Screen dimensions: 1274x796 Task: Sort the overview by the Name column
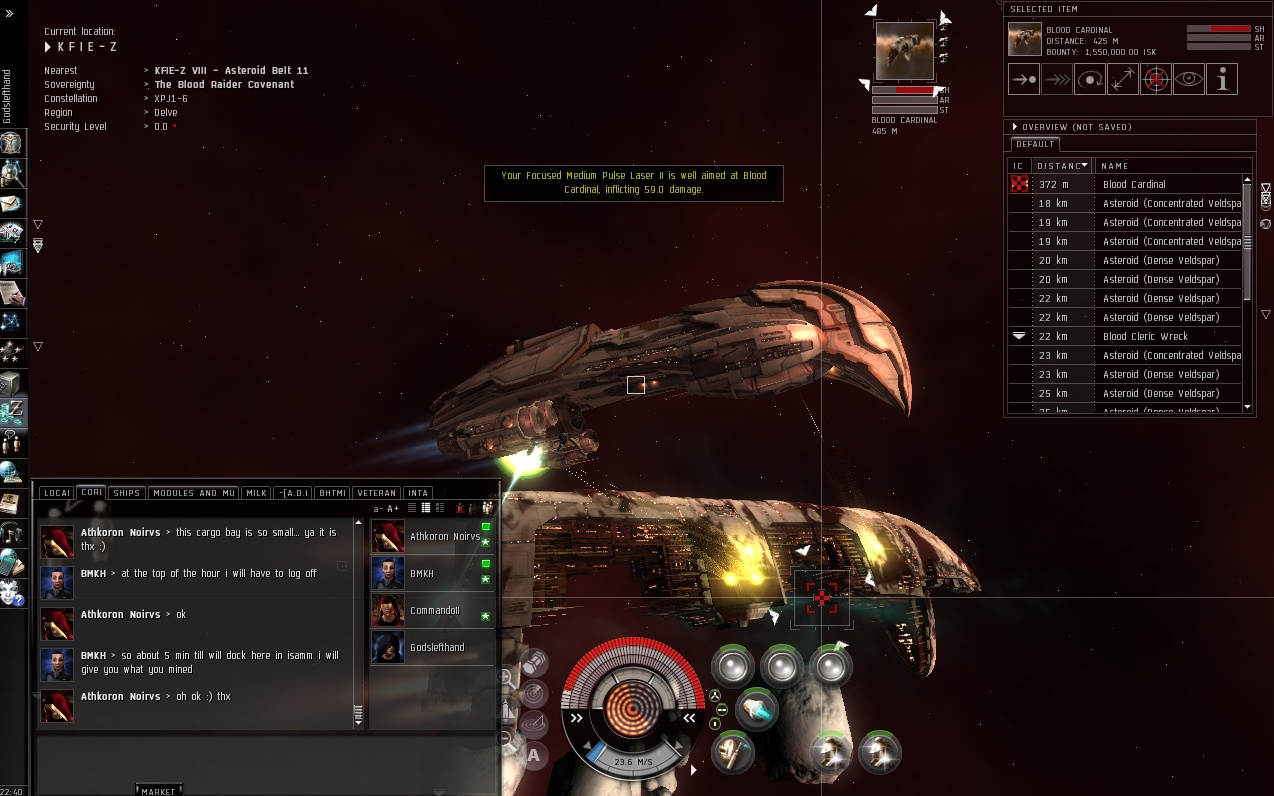1114,166
